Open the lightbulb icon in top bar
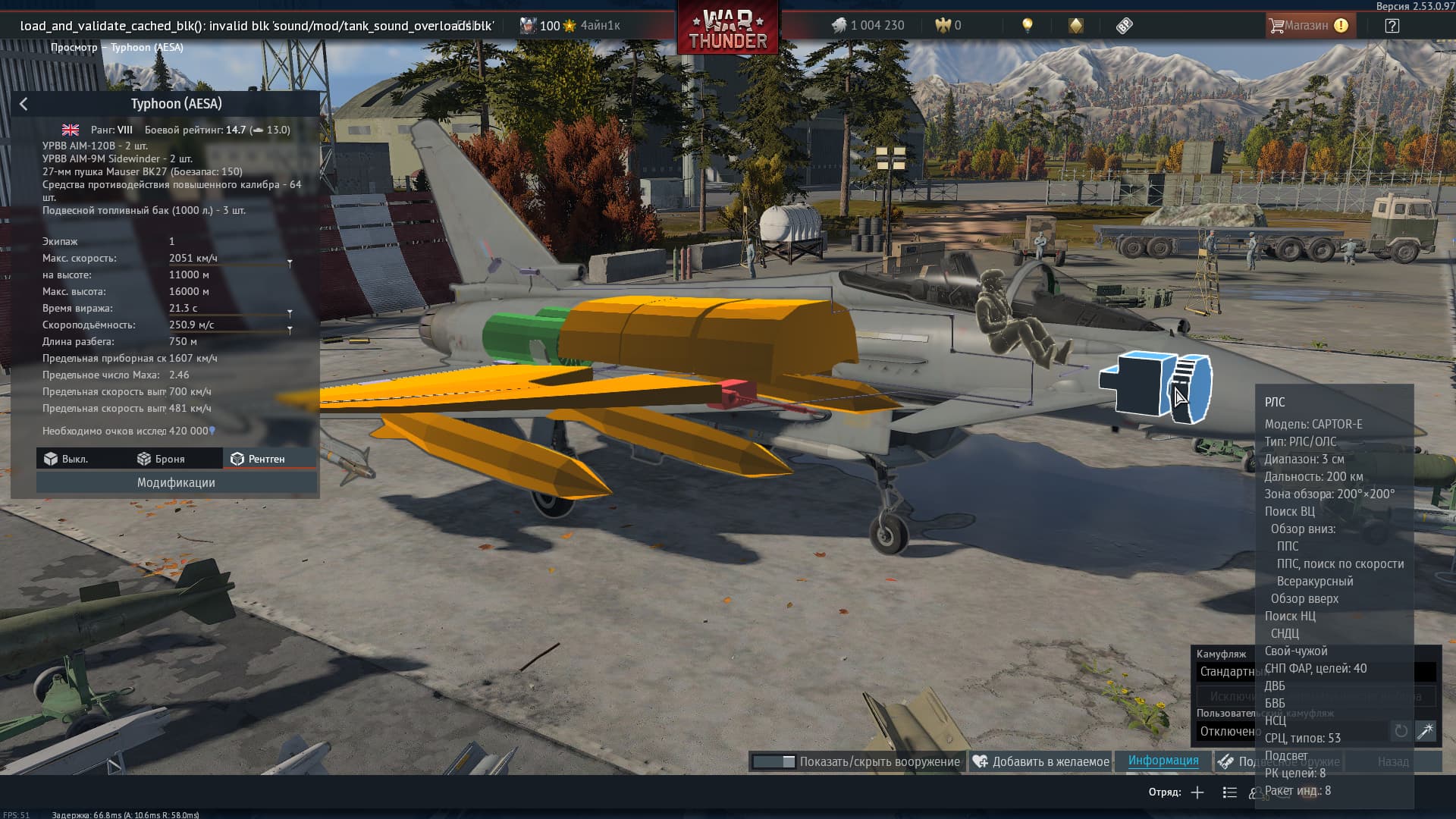The image size is (1456, 819). point(1028,25)
